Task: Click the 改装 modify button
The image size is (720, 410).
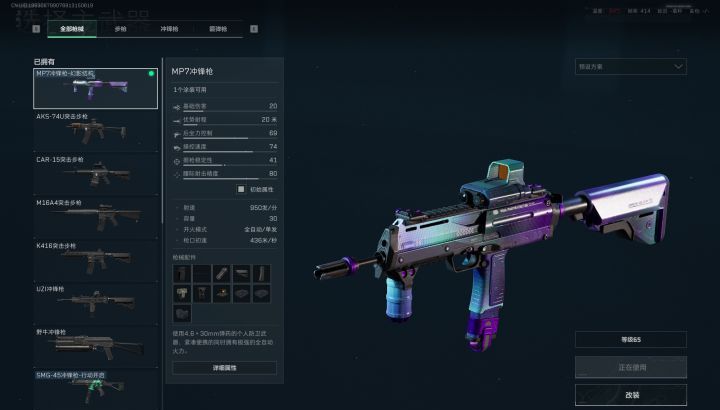Action: [630, 395]
